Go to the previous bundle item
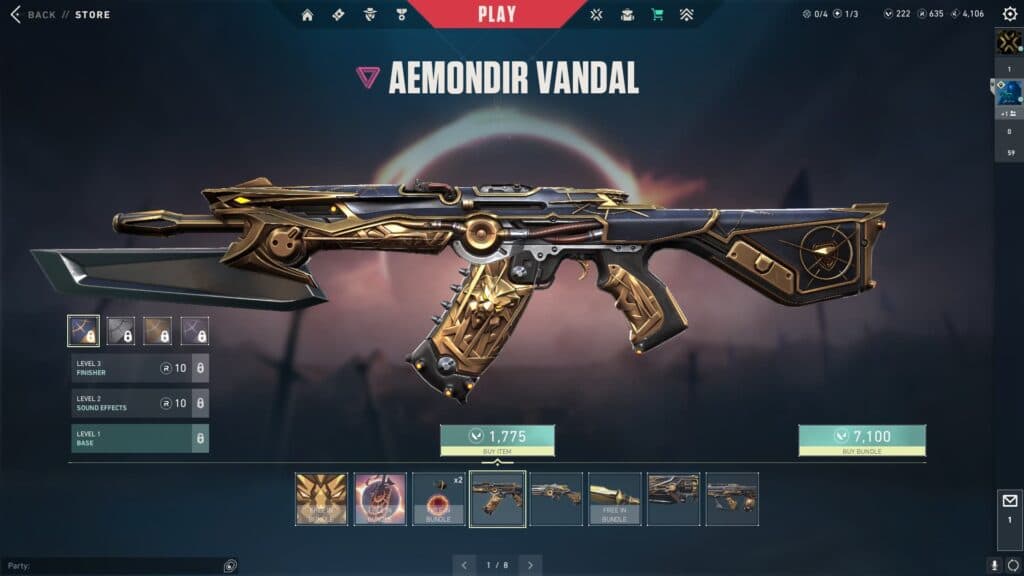Image resolution: width=1024 pixels, height=576 pixels. [464, 565]
